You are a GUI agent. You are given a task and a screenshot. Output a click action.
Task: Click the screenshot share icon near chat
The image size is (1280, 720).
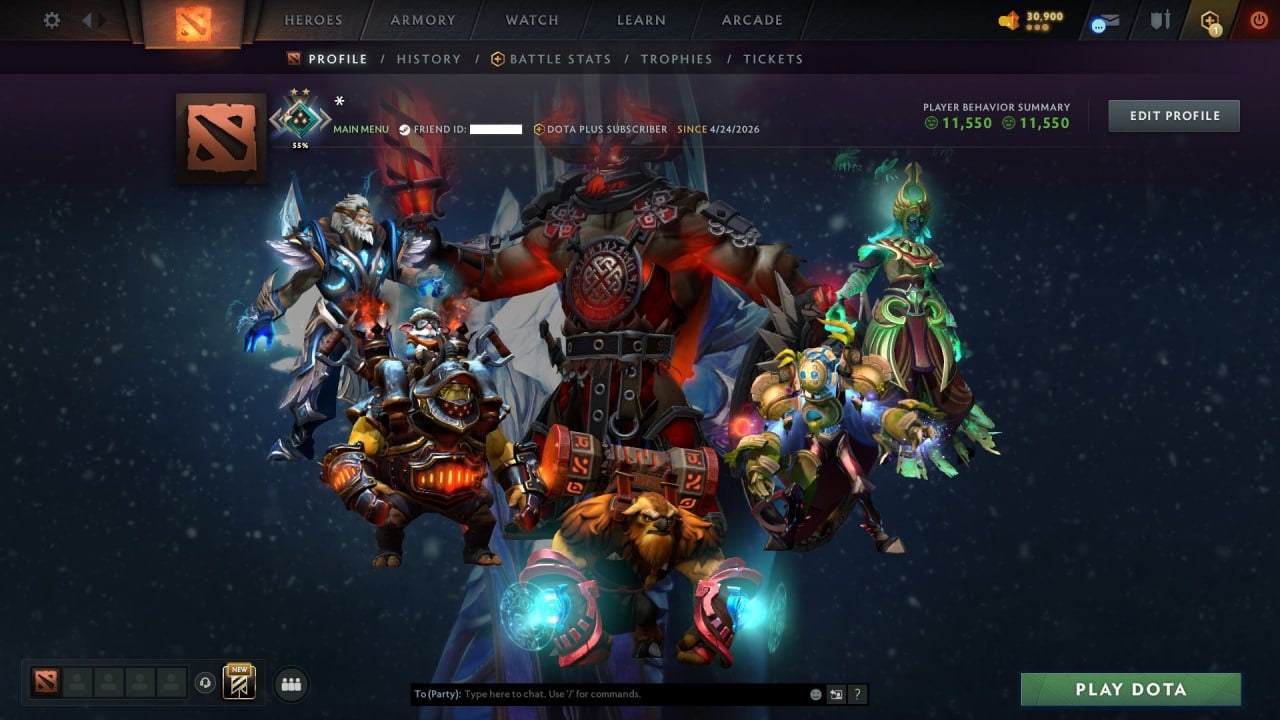tap(836, 693)
